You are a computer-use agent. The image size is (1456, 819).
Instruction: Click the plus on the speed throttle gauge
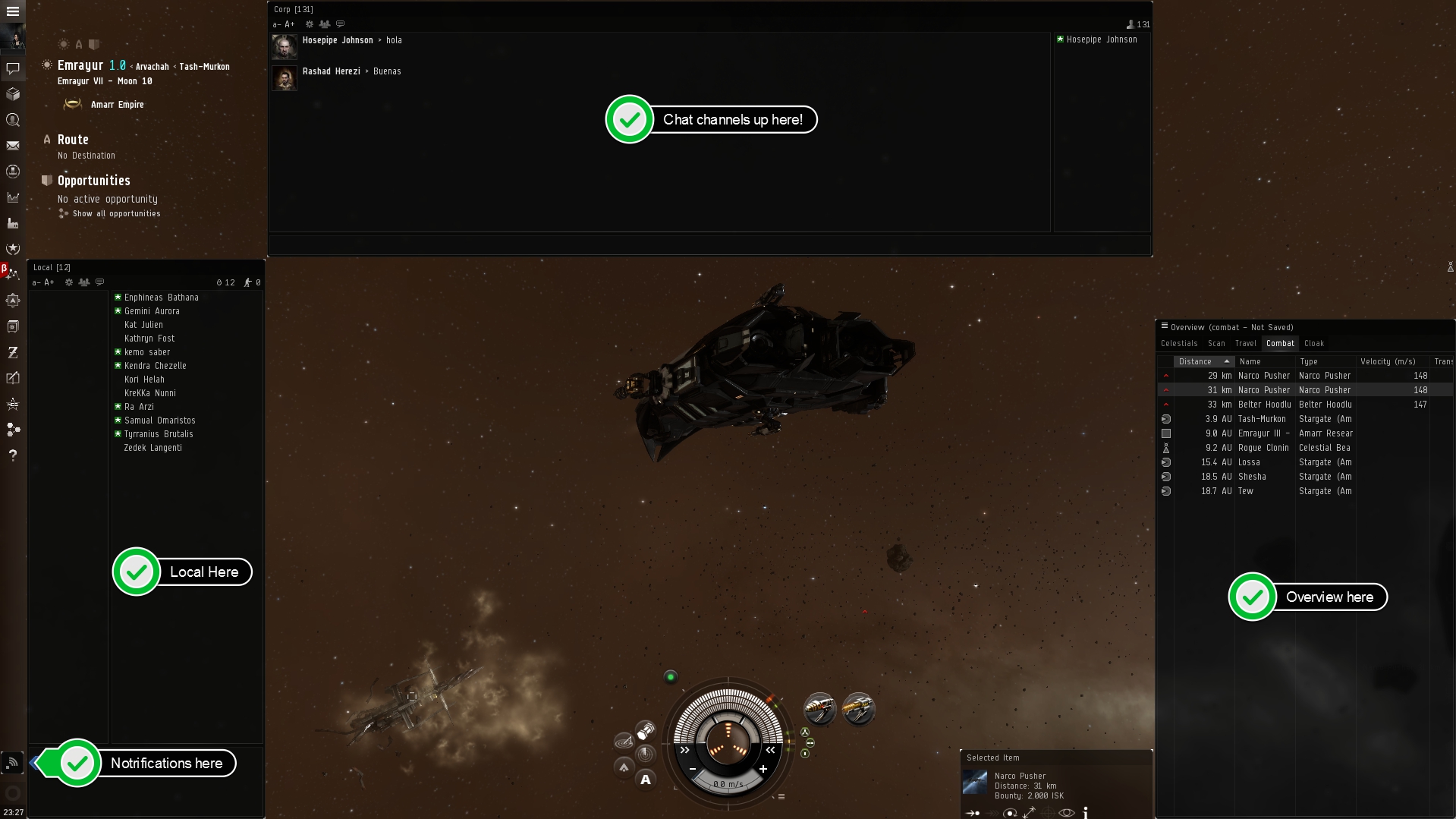click(x=763, y=769)
